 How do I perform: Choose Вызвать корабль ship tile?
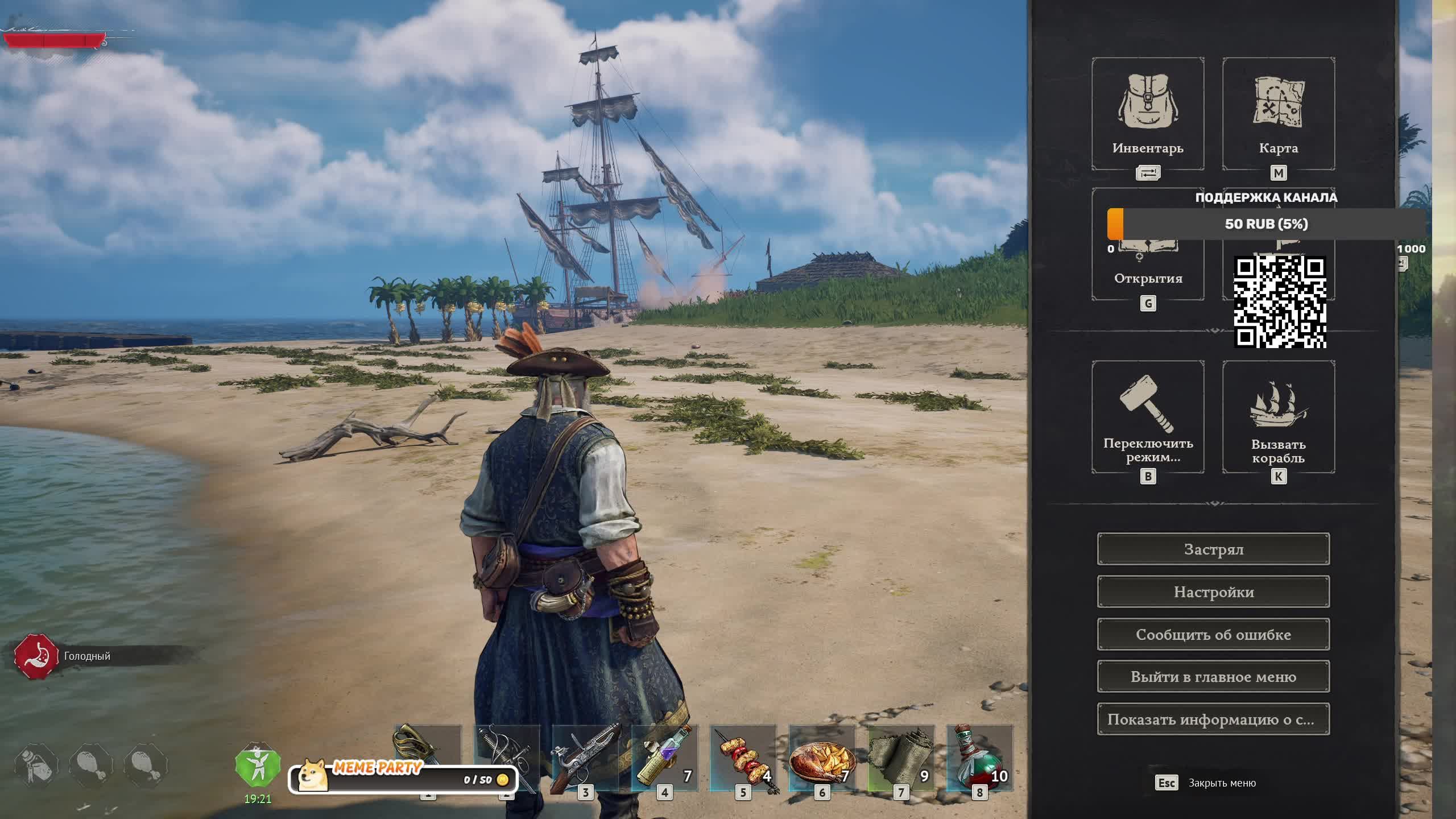[1278, 417]
